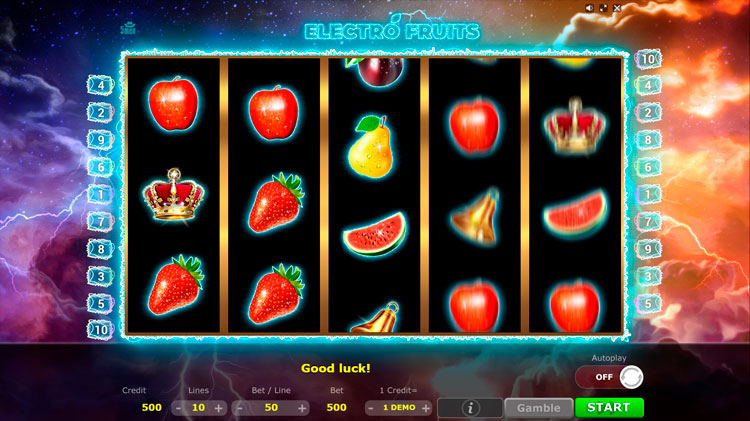Increase the number of Lines

click(219, 408)
